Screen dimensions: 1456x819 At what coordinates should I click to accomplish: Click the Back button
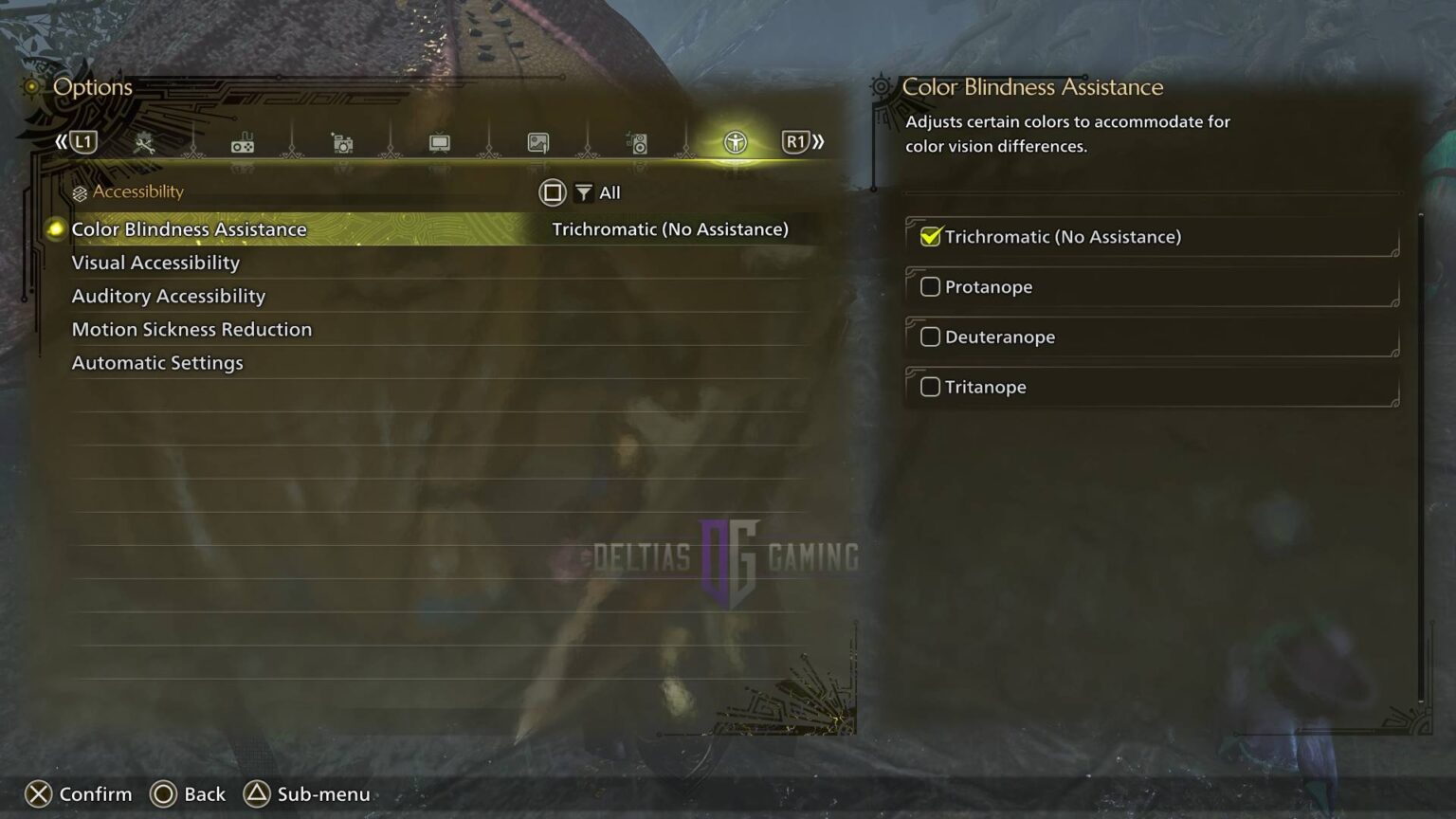[188, 794]
